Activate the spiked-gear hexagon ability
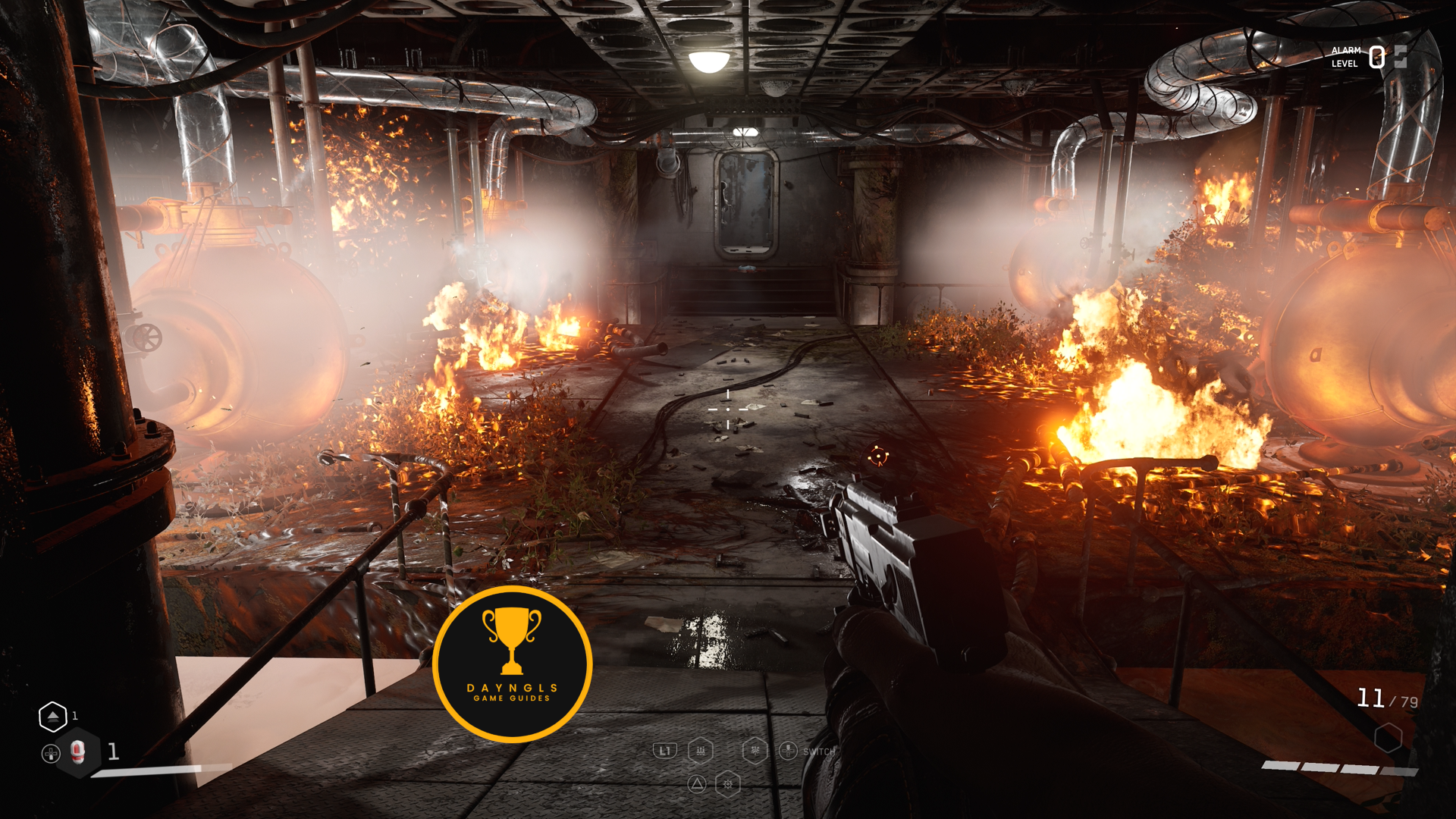1456x819 pixels. (728, 784)
